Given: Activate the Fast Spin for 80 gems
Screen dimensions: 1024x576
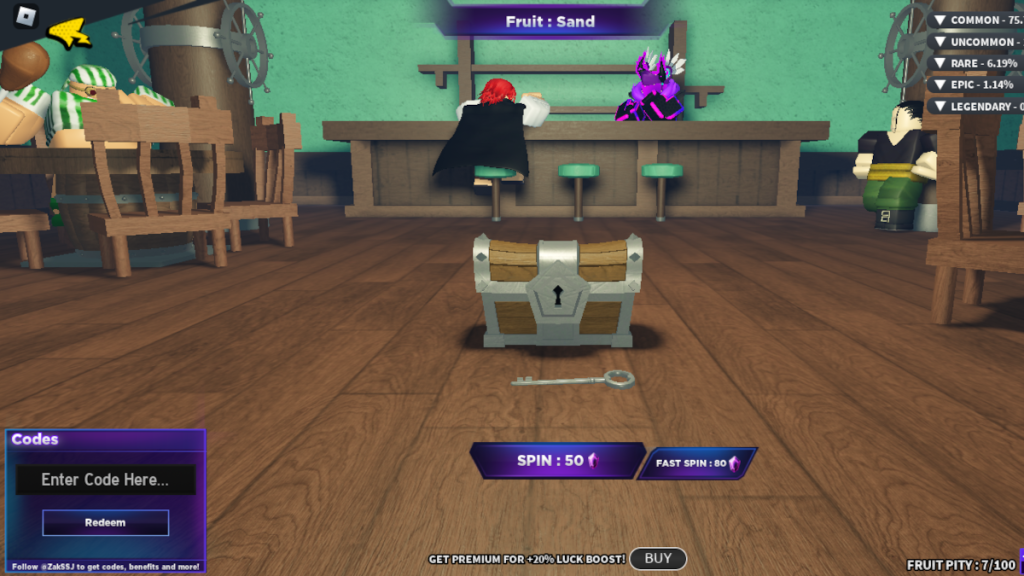Looking at the screenshot, I should 697,463.
